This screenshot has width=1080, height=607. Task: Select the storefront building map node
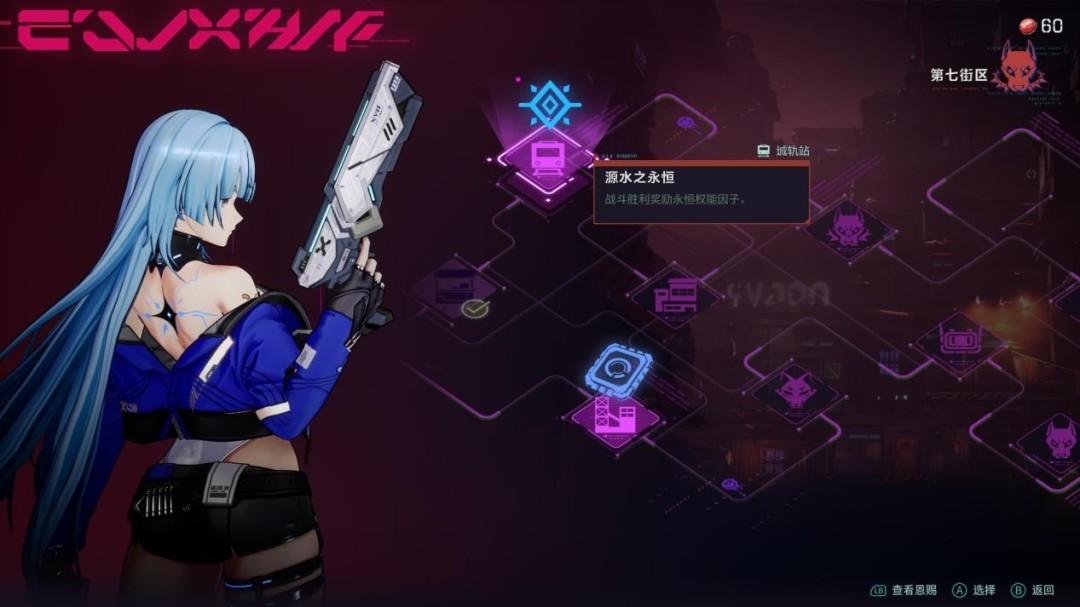[x=676, y=297]
